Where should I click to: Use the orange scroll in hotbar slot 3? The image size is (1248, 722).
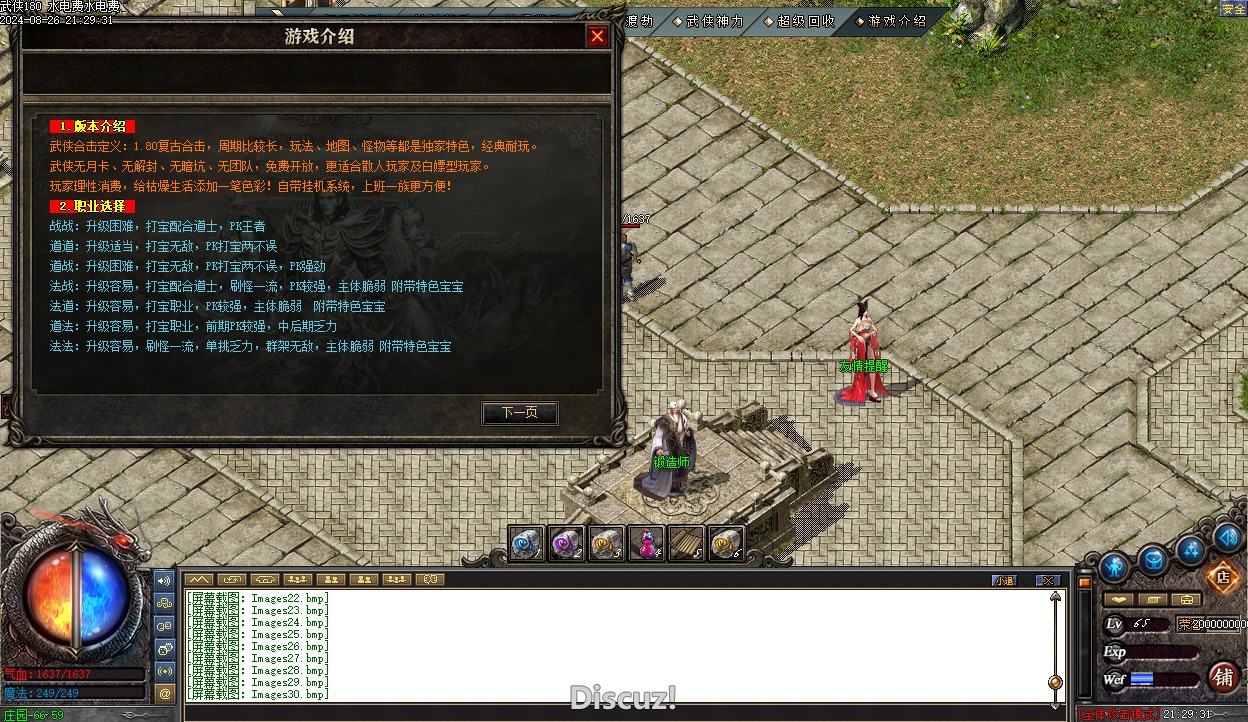pyautogui.click(x=607, y=543)
